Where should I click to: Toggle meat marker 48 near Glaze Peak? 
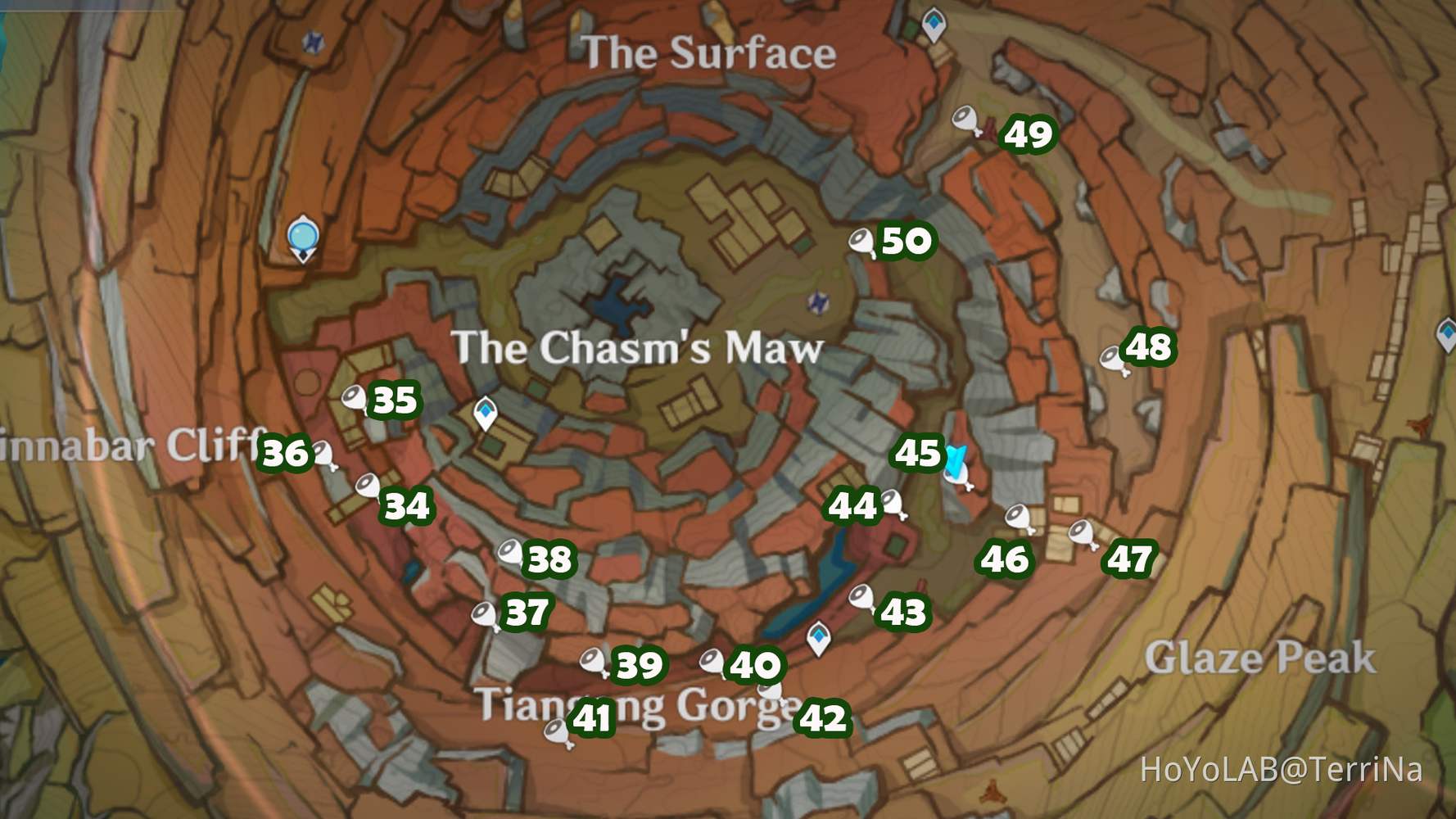(1113, 355)
